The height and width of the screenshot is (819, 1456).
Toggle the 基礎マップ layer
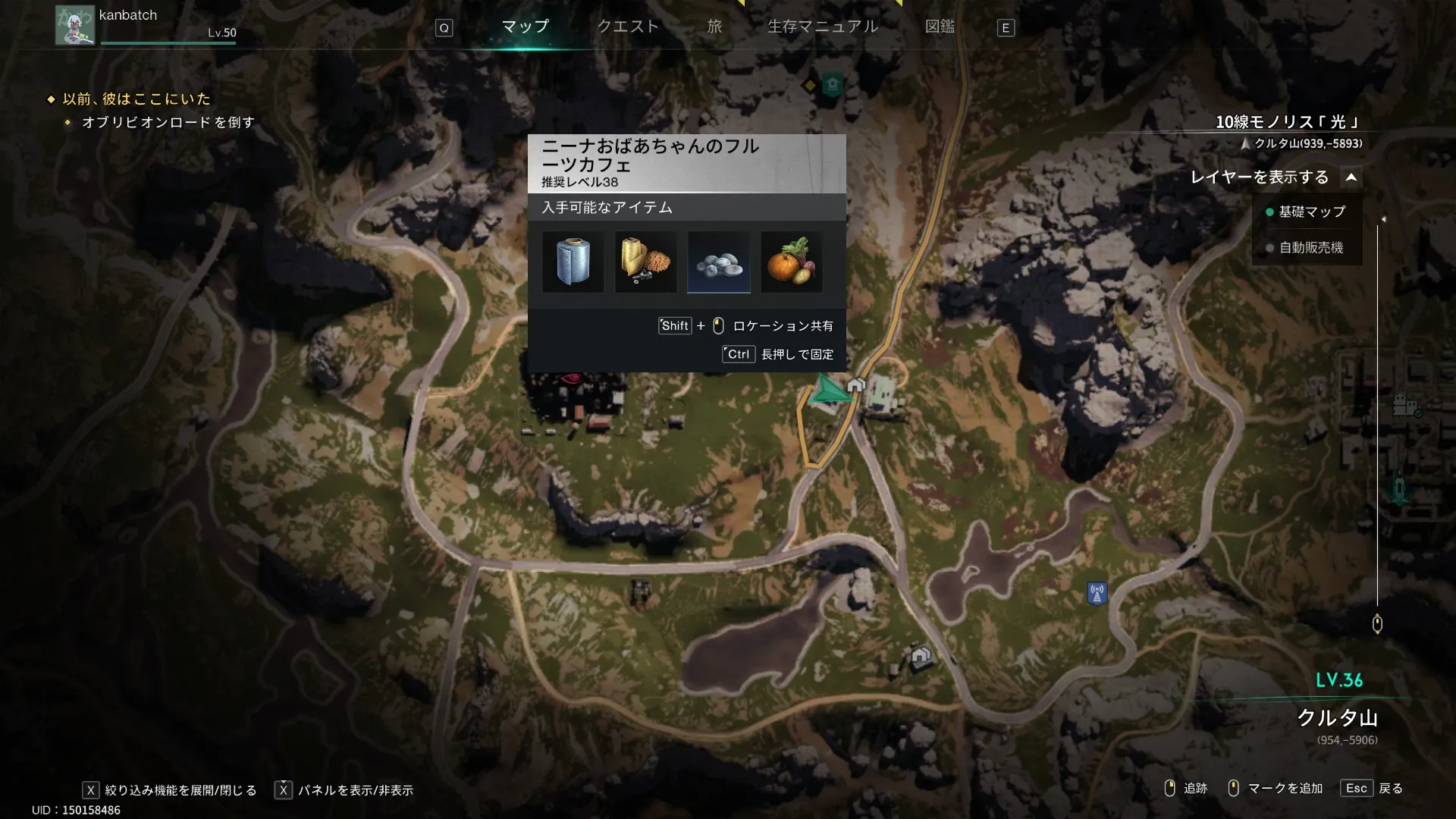point(1306,212)
